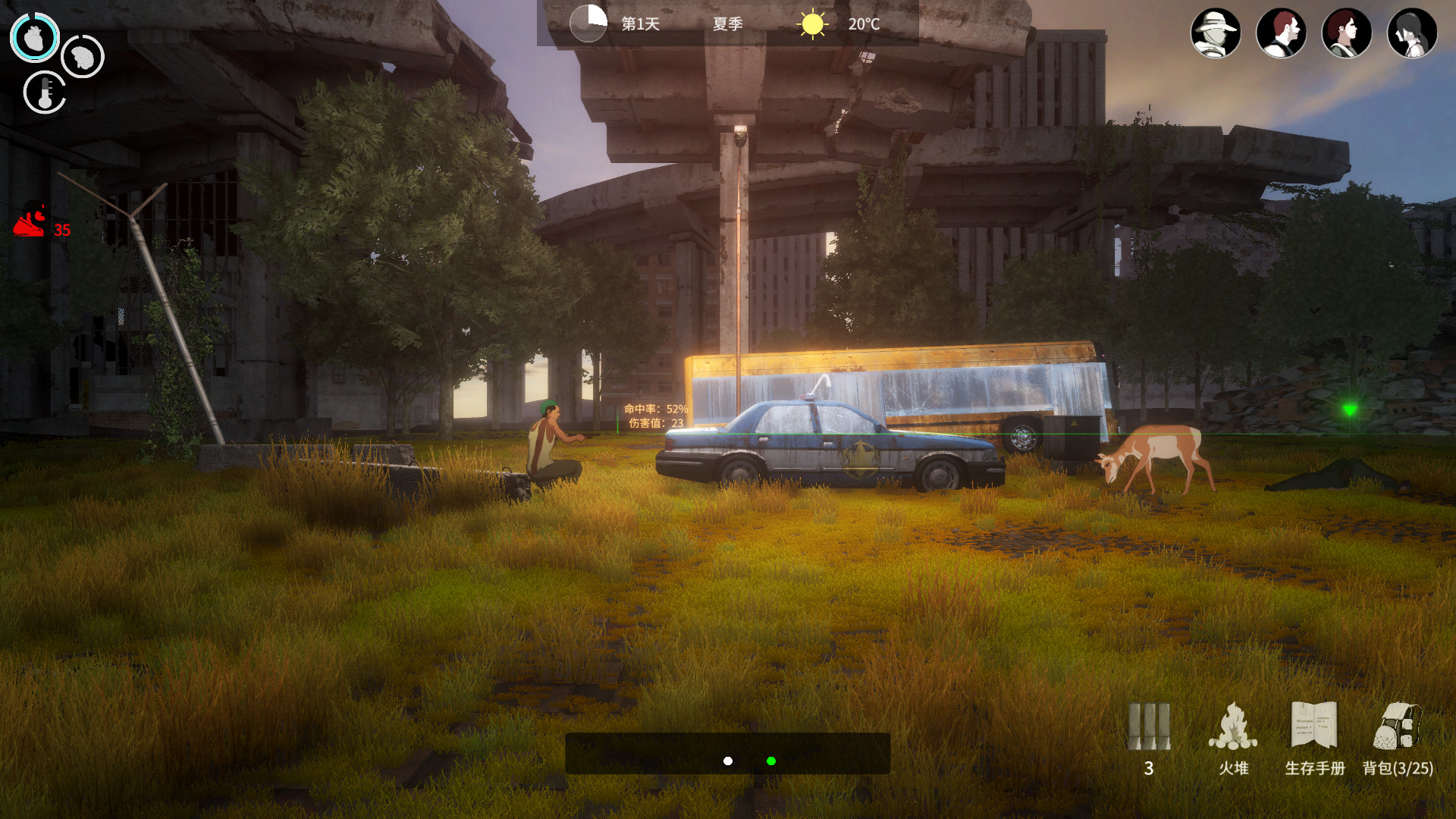This screenshot has width=1456, height=819.
Task: Open the survival handbook (生存手册)
Action: pyautogui.click(x=1314, y=726)
